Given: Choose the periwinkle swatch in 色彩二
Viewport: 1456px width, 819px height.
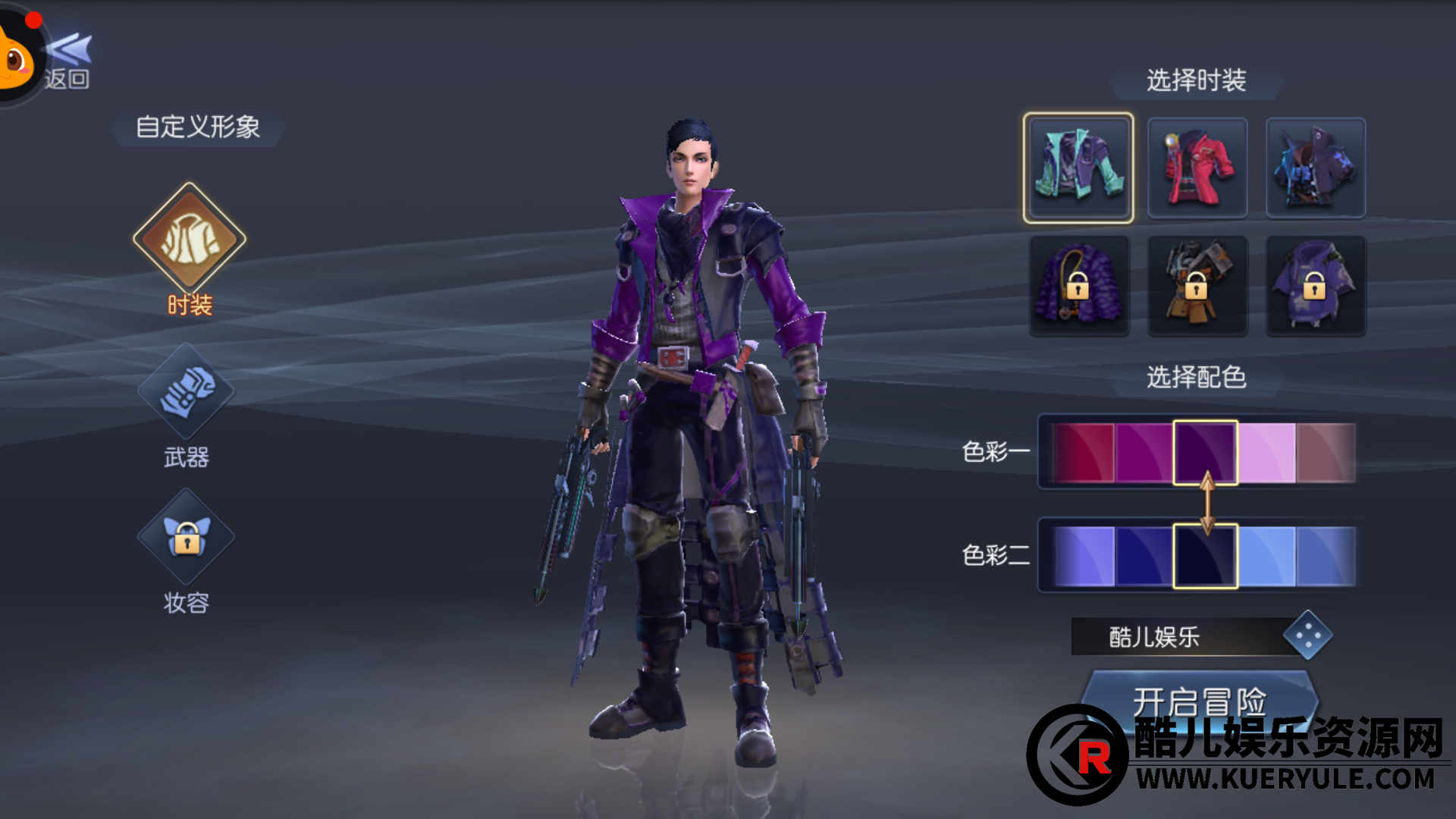Looking at the screenshot, I should pos(1084,557).
